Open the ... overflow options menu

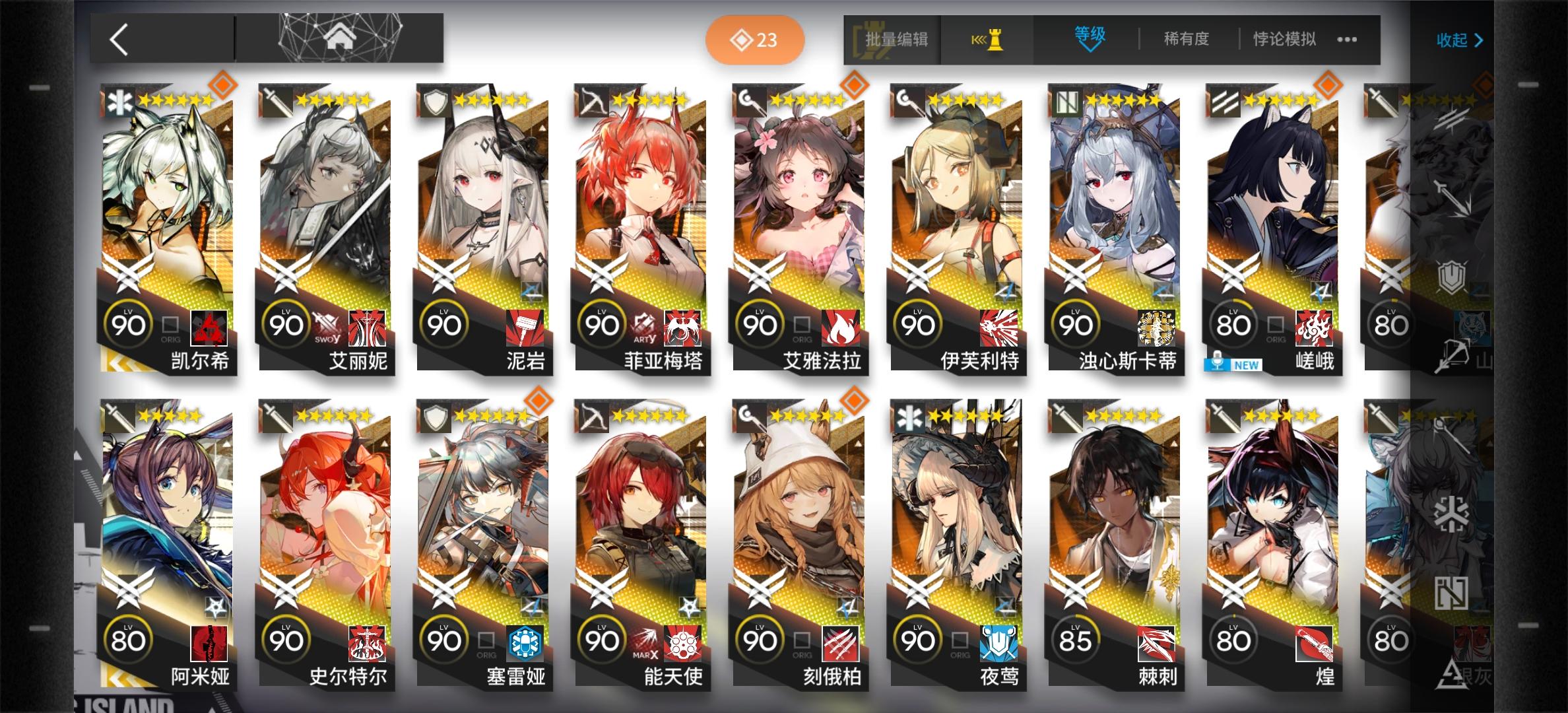[1346, 40]
